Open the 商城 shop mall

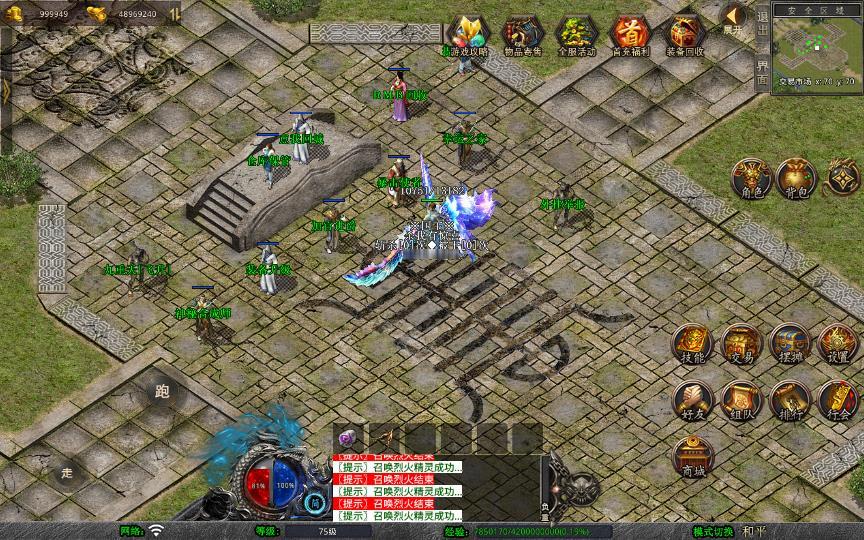(x=692, y=457)
